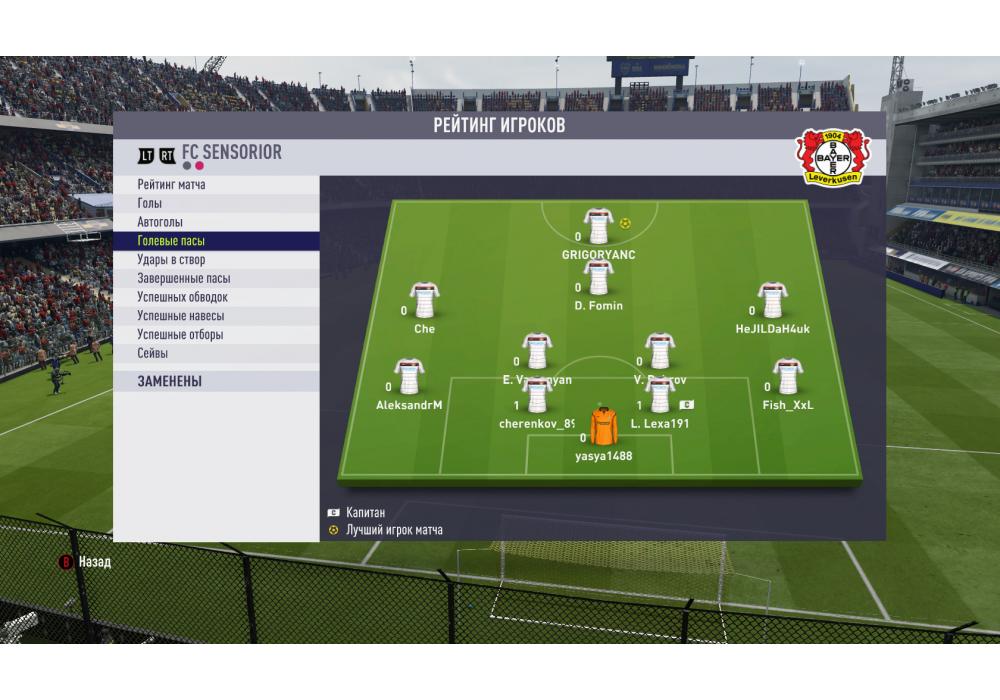1000x700 pixels.
Task: Open the Сейвы stat entry
Action: (153, 353)
